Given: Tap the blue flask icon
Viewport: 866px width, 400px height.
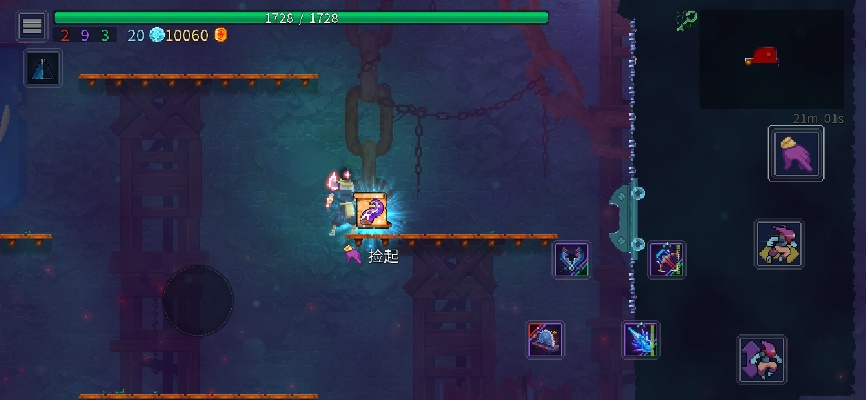Looking at the screenshot, I should pos(43,68).
